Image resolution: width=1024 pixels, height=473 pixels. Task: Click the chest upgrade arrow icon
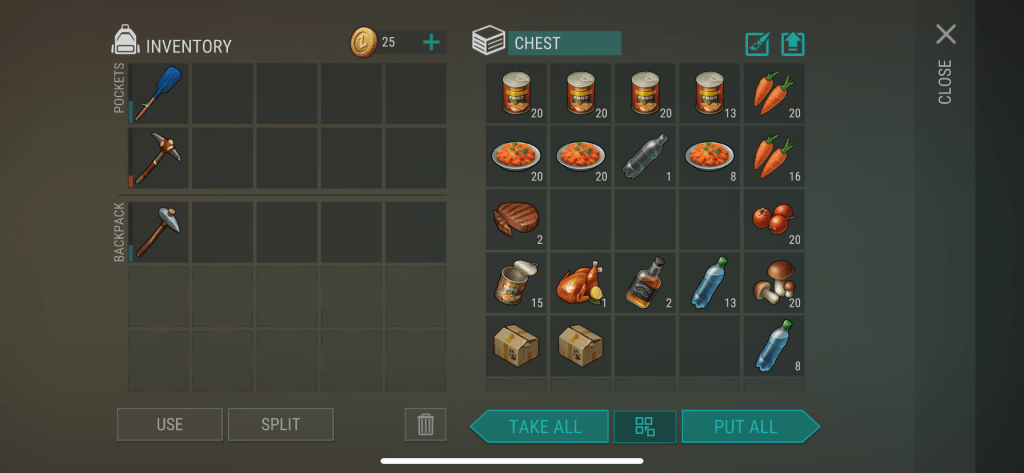point(793,44)
